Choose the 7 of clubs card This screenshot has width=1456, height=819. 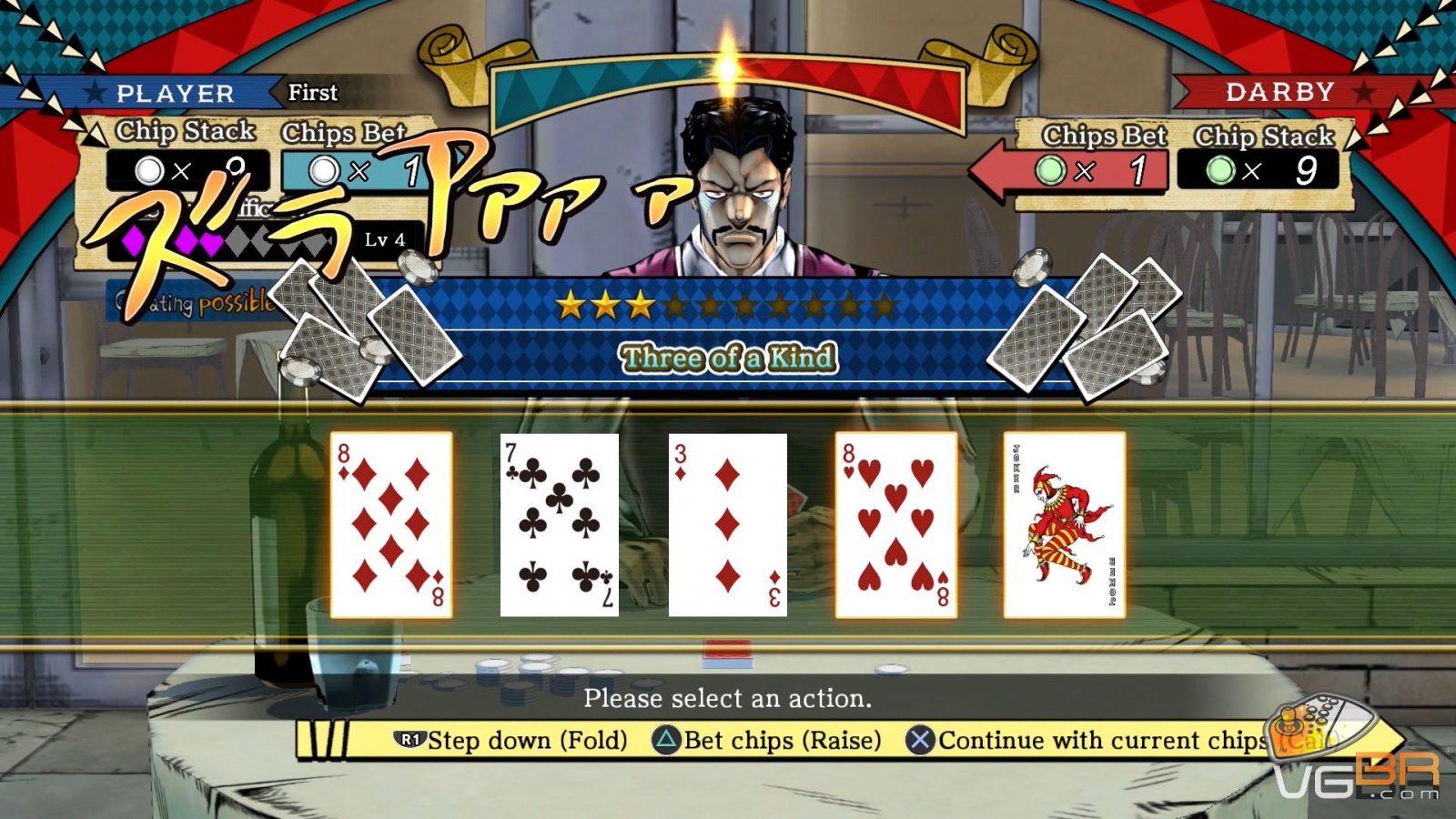560,525
